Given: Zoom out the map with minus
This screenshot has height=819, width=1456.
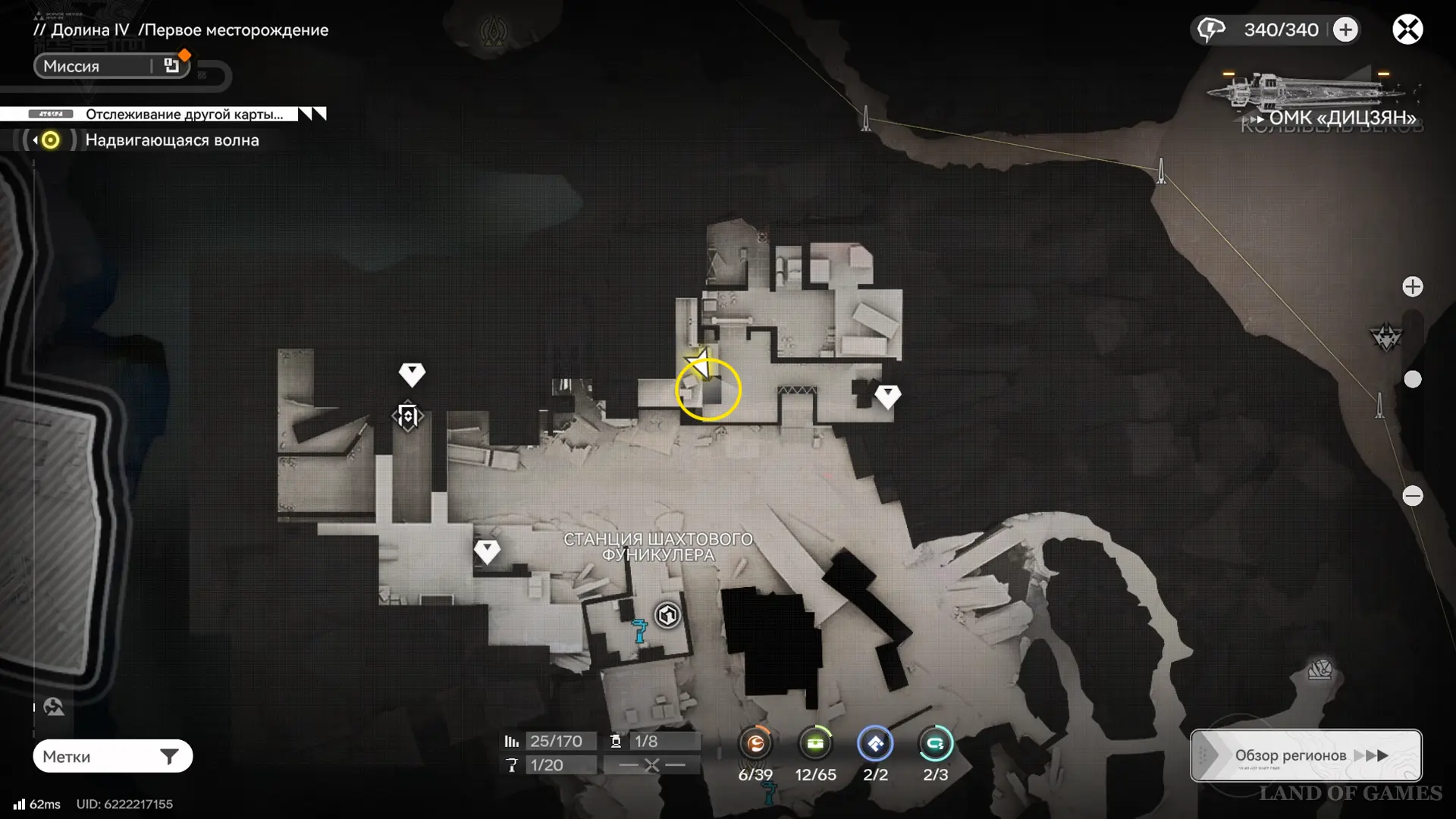Looking at the screenshot, I should [x=1412, y=496].
